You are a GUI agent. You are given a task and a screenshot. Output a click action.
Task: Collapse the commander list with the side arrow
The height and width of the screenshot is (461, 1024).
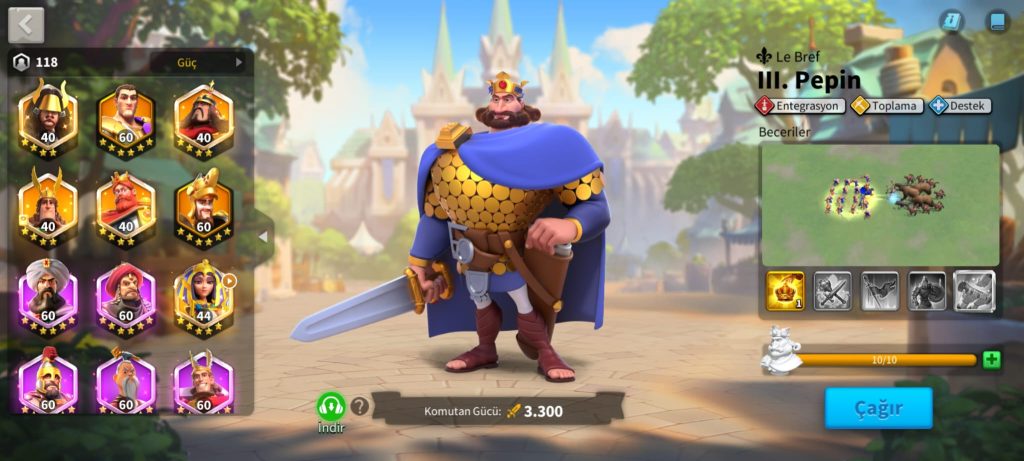pyautogui.click(x=263, y=237)
